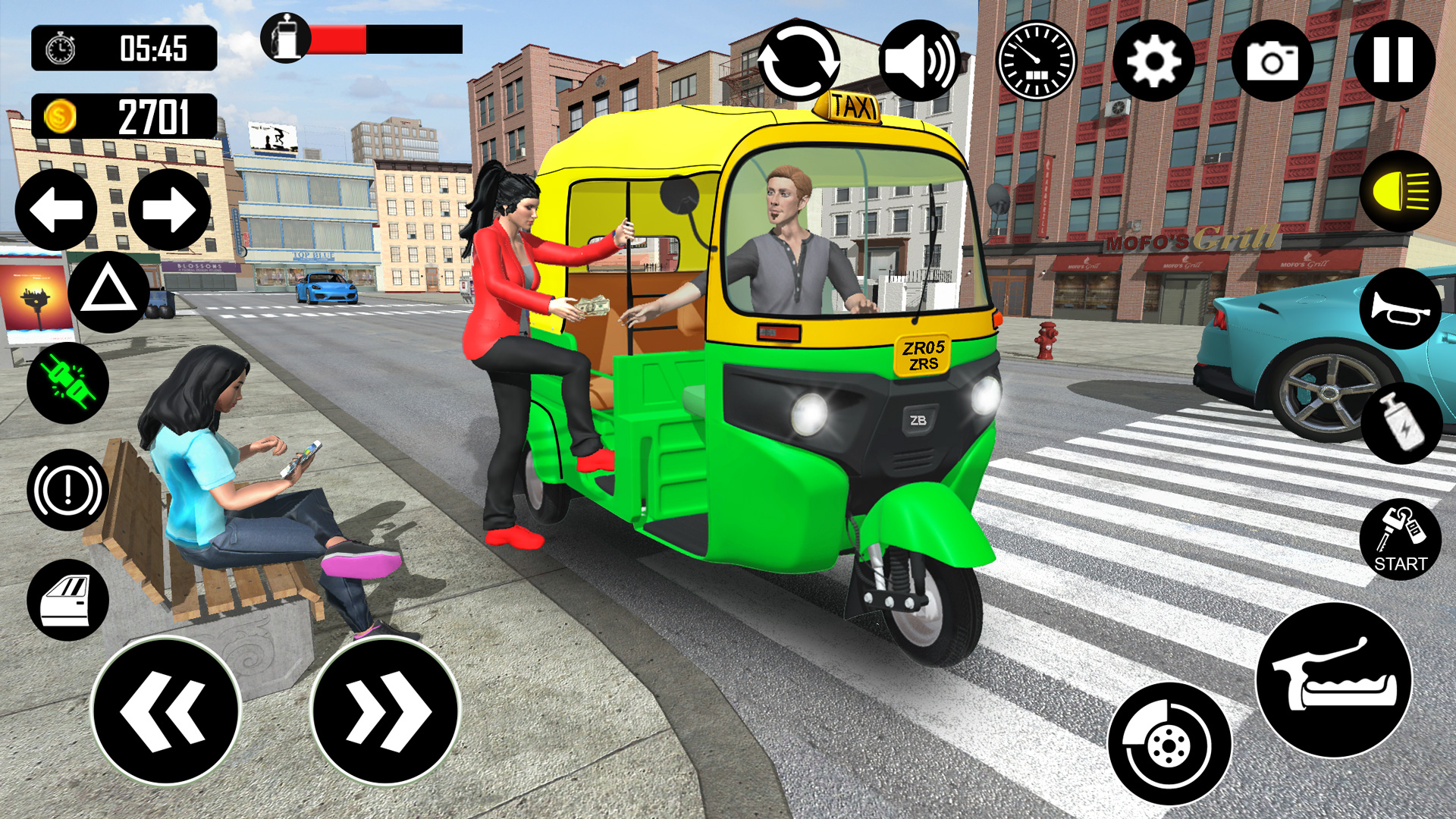Image resolution: width=1456 pixels, height=819 pixels.
Task: Mute the game sound
Action: point(920,61)
